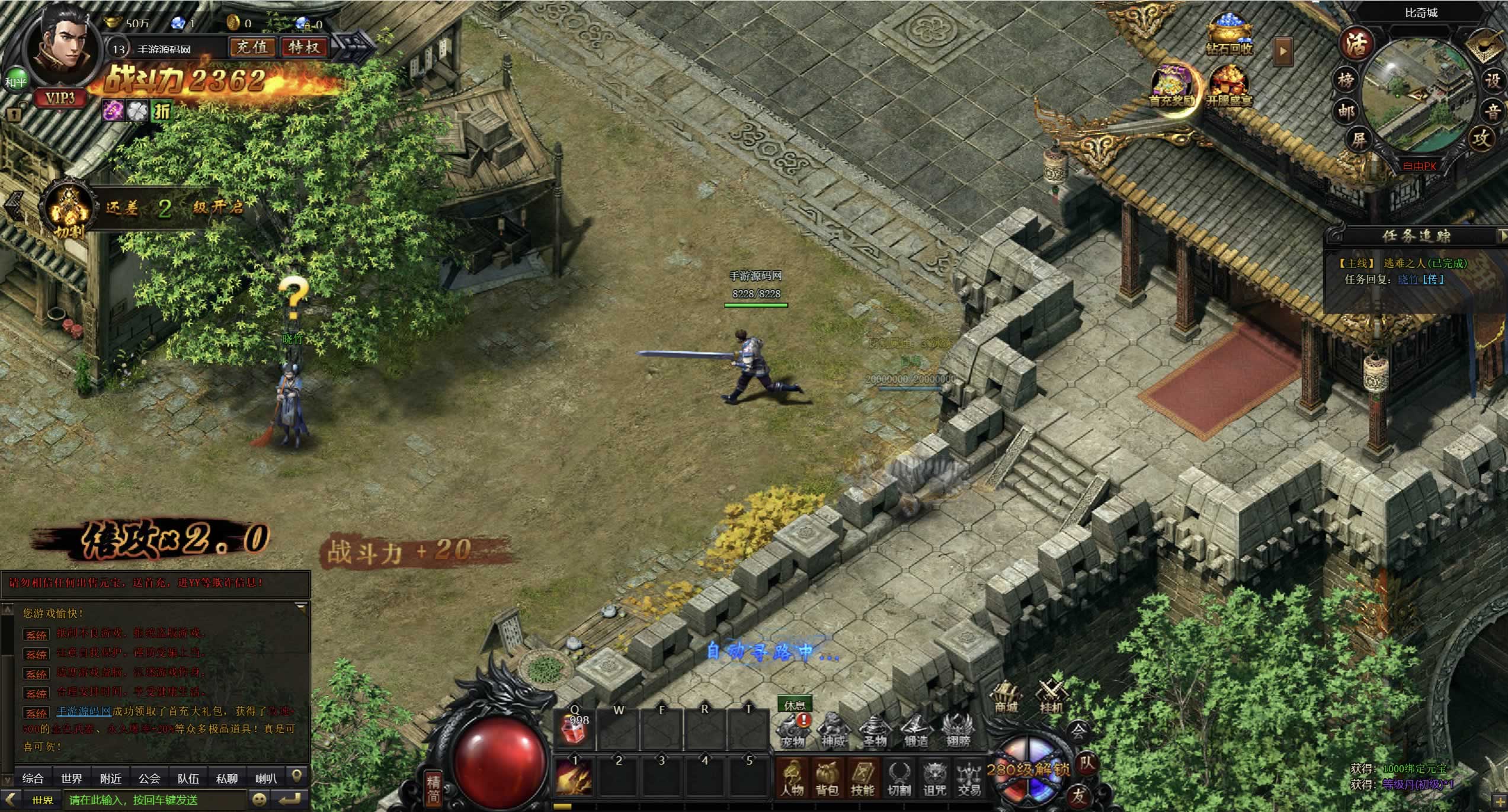Open the 钻石回收 diamond recycle event
The image size is (1508, 812).
tap(1230, 36)
